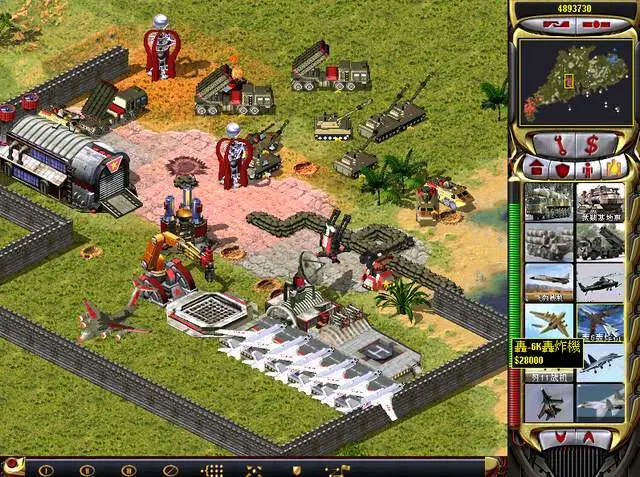Switch to the vehicles production tab
Image resolution: width=640 pixels, height=477 pixels.
tap(613, 167)
